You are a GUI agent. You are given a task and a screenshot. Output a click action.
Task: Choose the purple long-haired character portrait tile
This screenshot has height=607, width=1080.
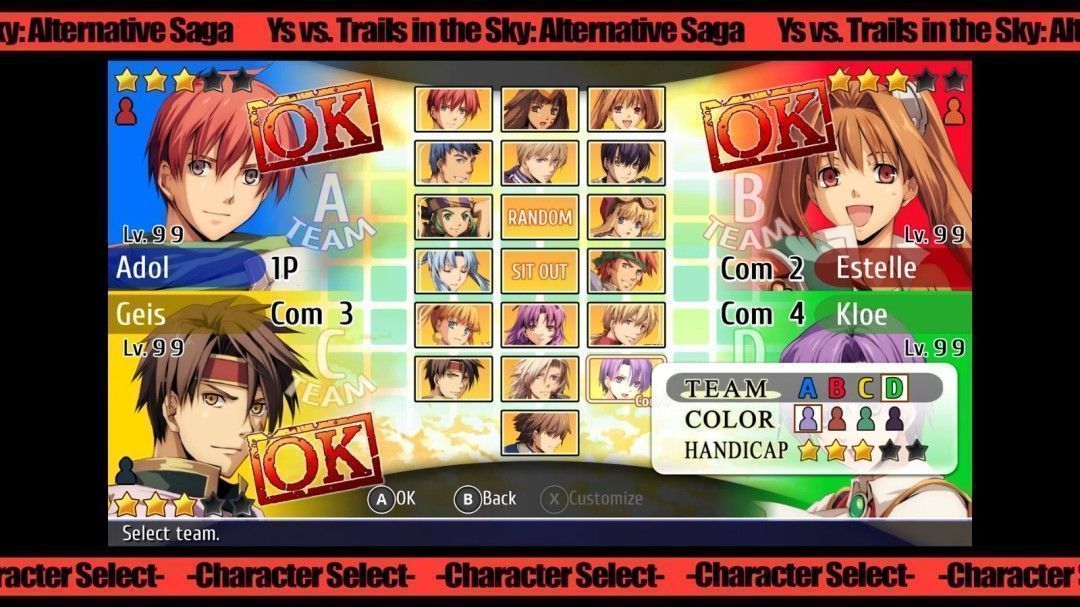click(x=540, y=324)
